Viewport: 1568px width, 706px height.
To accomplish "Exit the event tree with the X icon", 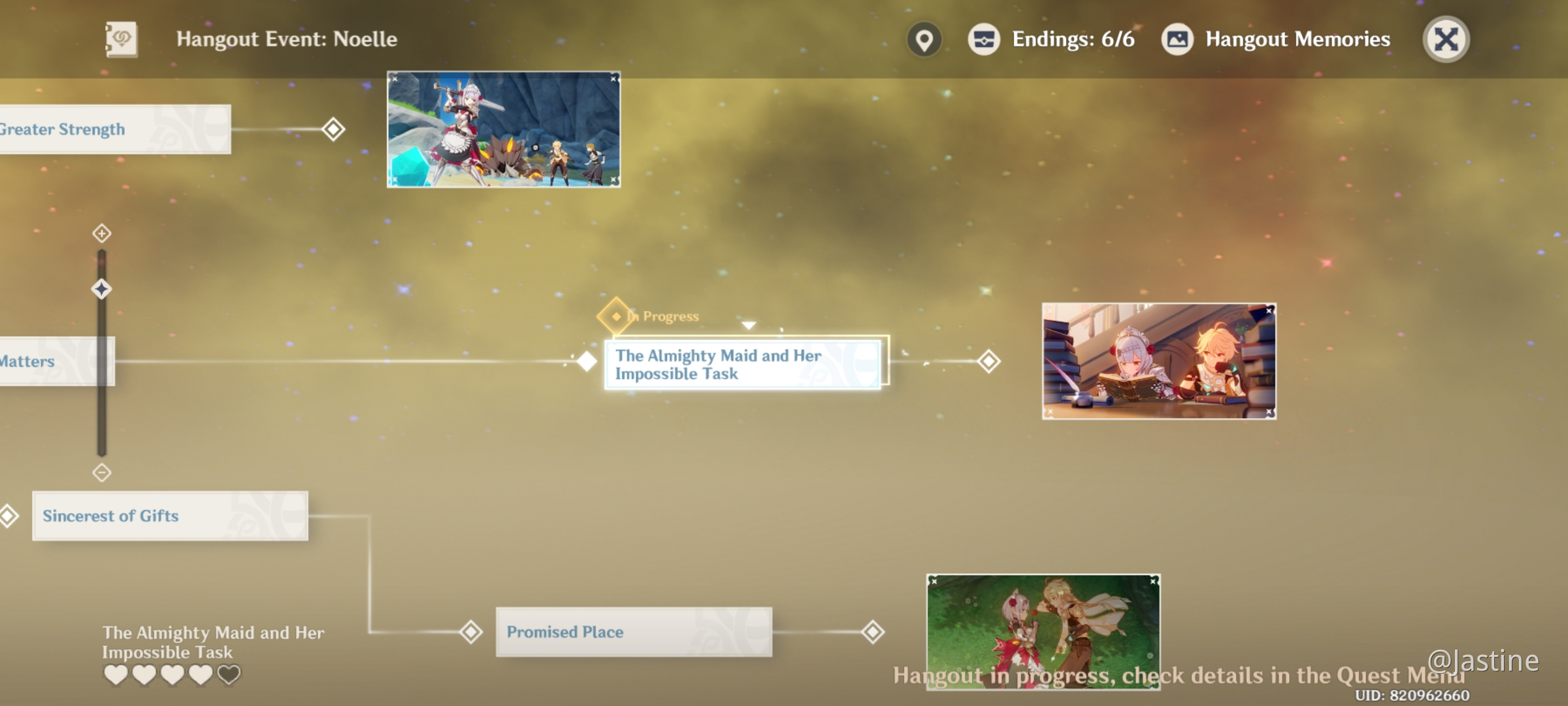I will tap(1445, 39).
